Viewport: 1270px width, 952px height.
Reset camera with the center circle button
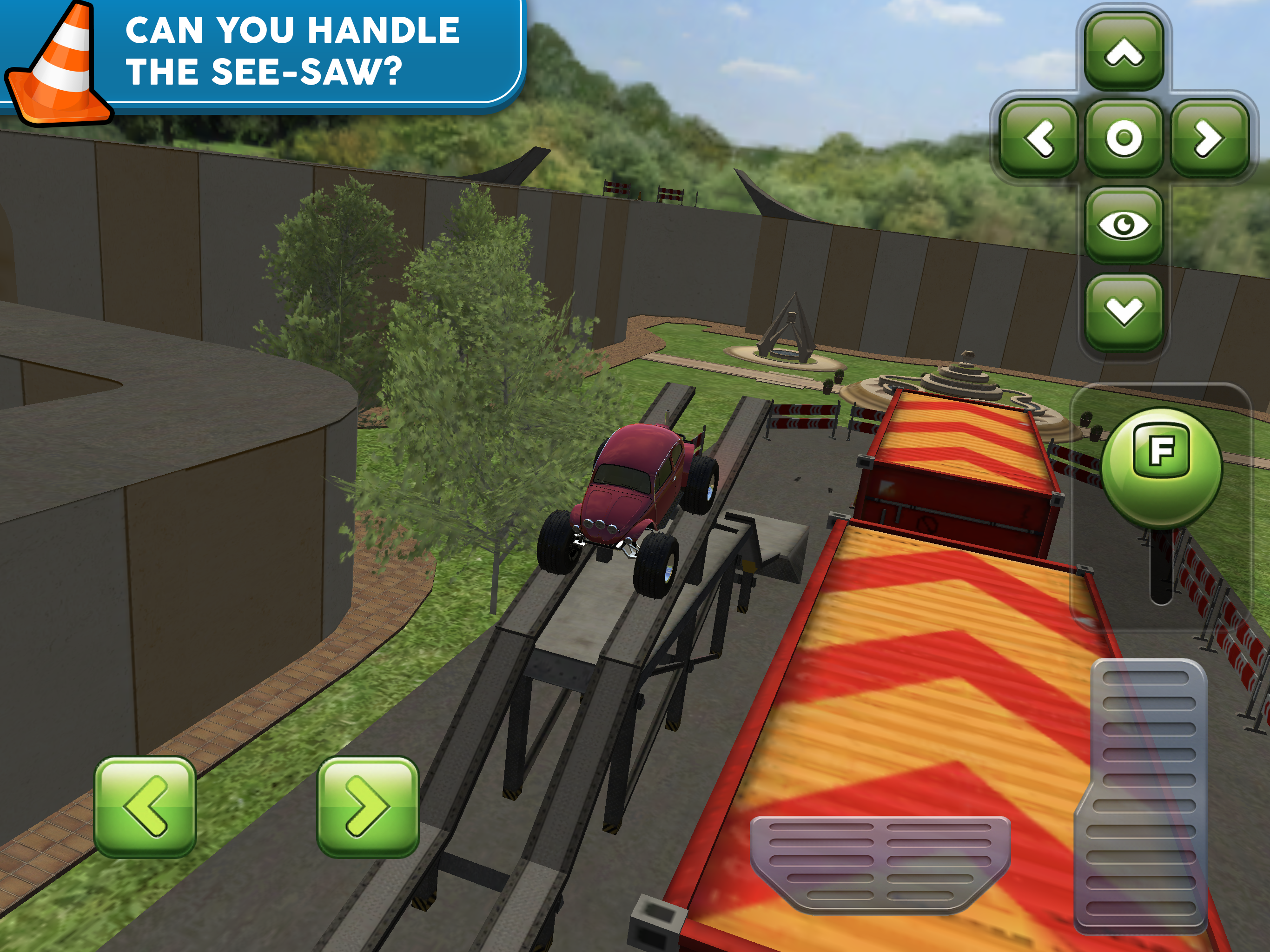coord(1124,138)
